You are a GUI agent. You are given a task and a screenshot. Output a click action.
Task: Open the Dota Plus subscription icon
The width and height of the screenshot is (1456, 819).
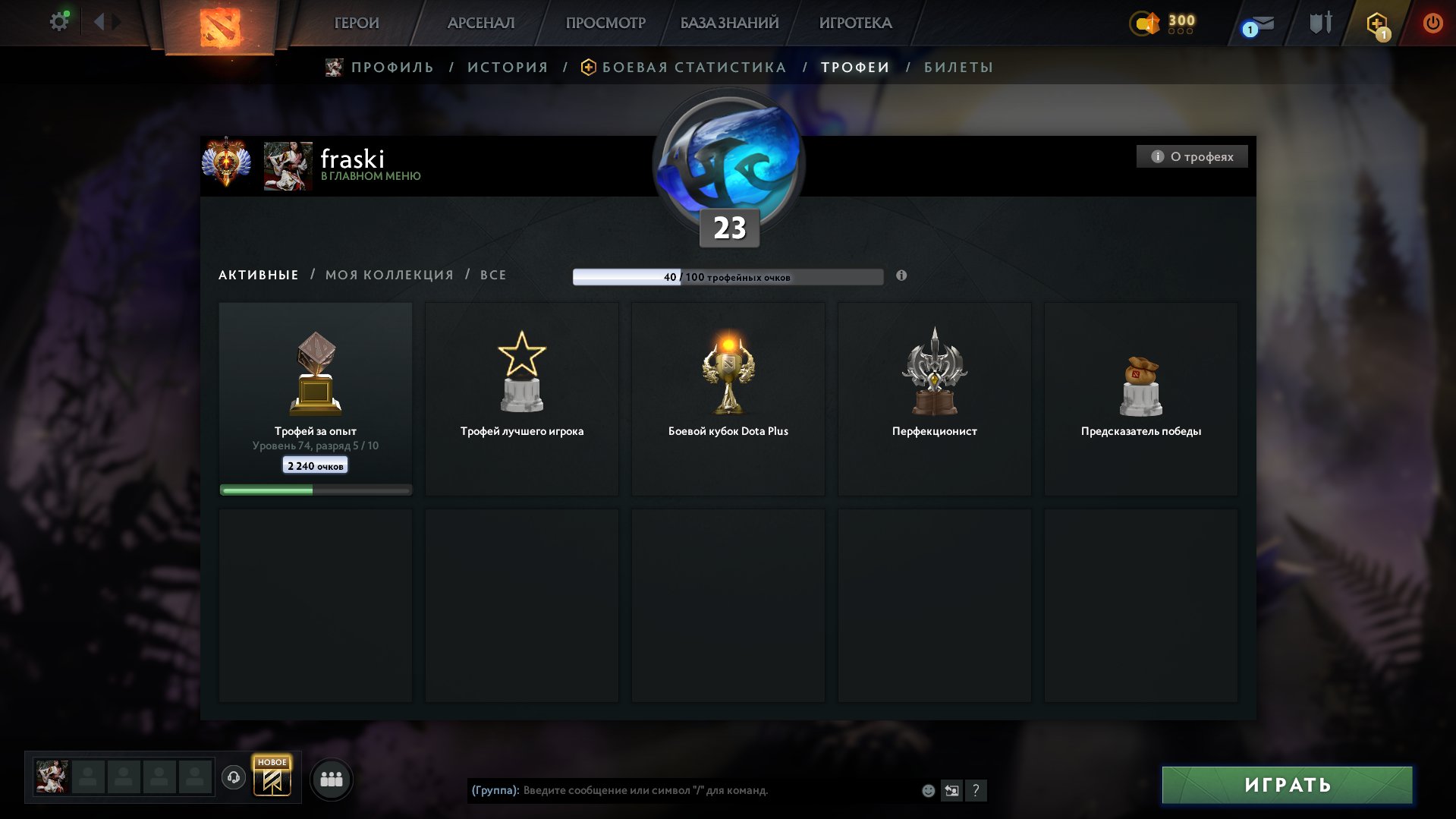[x=1379, y=23]
